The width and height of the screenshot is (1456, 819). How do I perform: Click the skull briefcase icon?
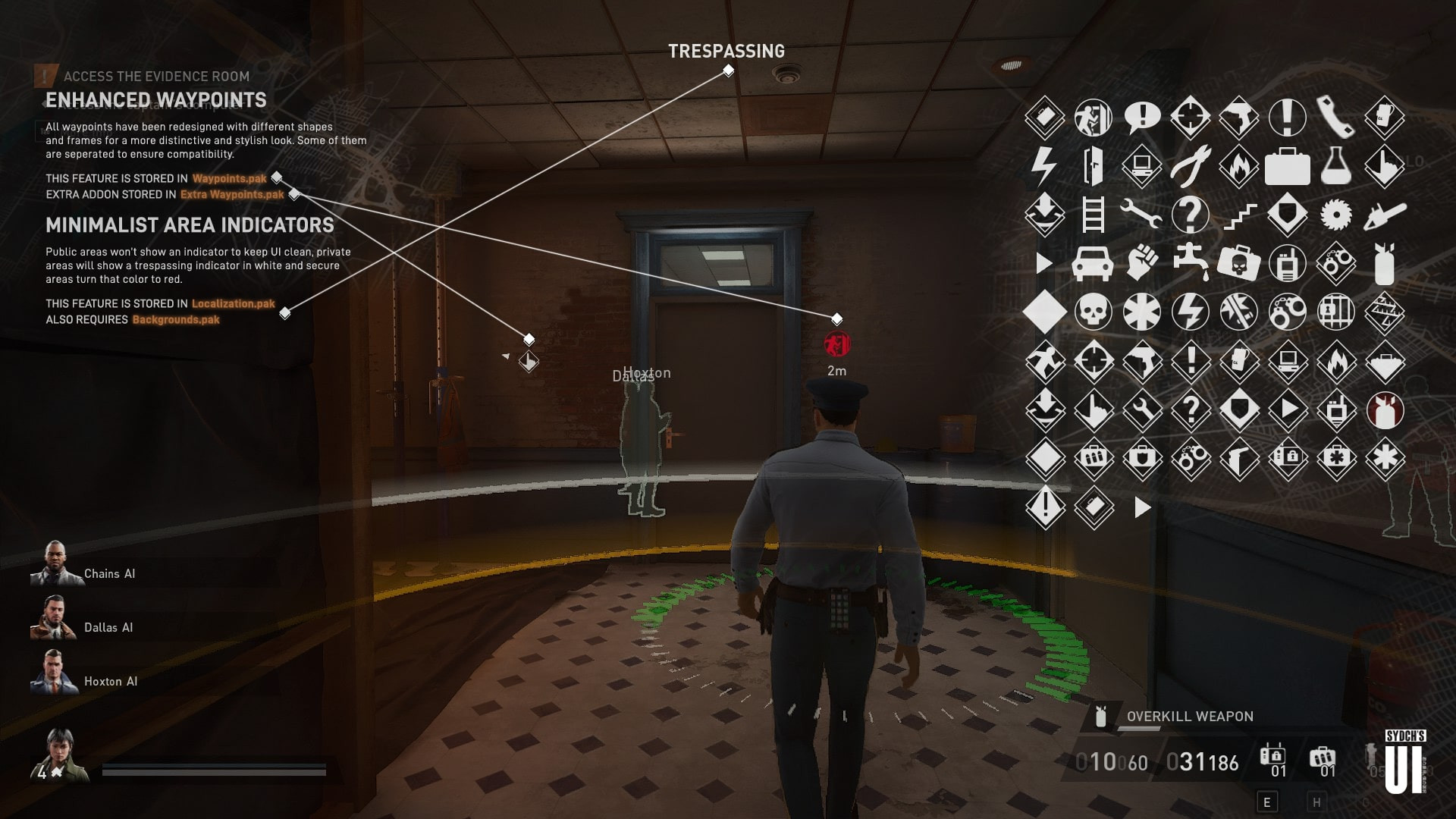(x=1240, y=263)
